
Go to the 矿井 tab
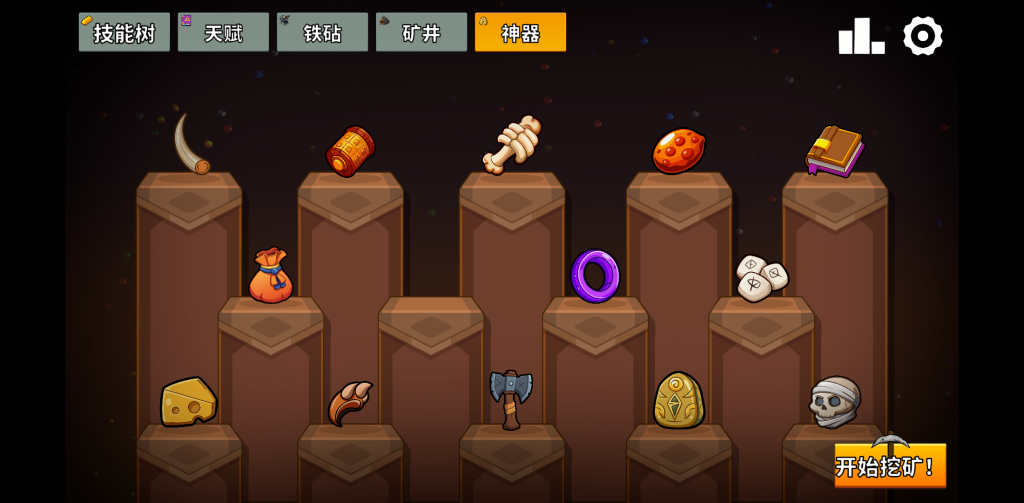pyautogui.click(x=421, y=32)
